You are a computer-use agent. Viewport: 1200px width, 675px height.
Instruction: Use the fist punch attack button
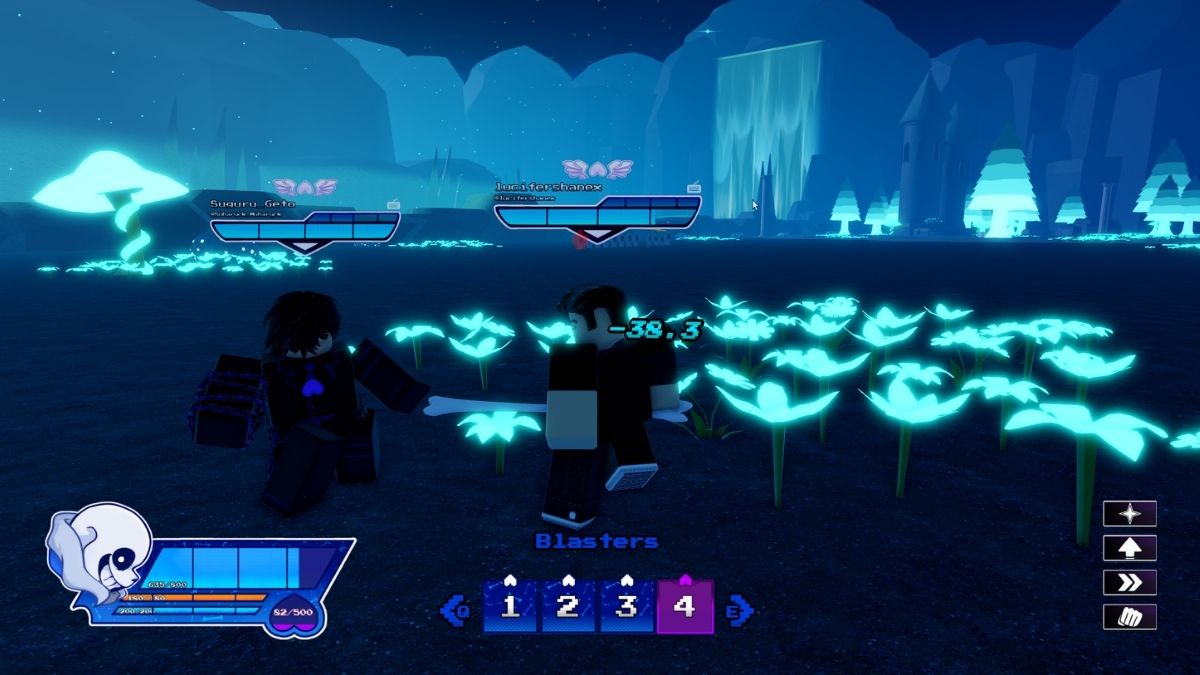pos(1129,616)
